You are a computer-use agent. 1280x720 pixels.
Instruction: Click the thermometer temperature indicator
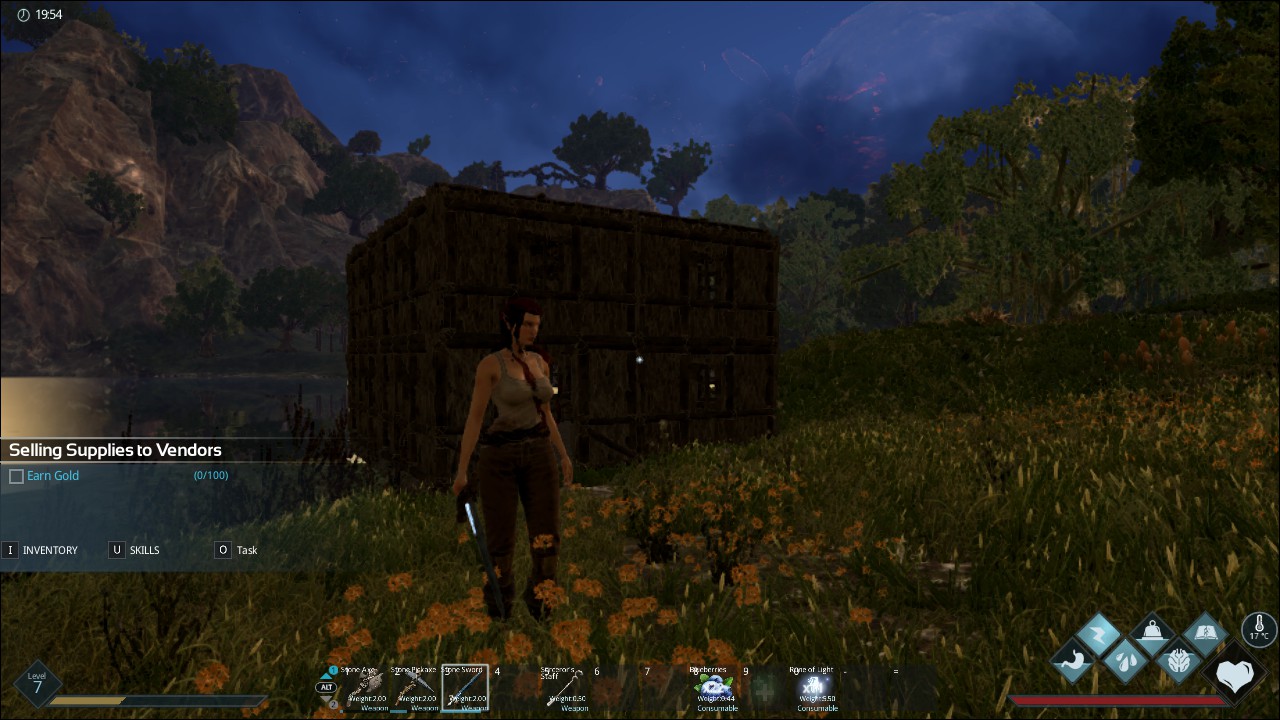1258,630
